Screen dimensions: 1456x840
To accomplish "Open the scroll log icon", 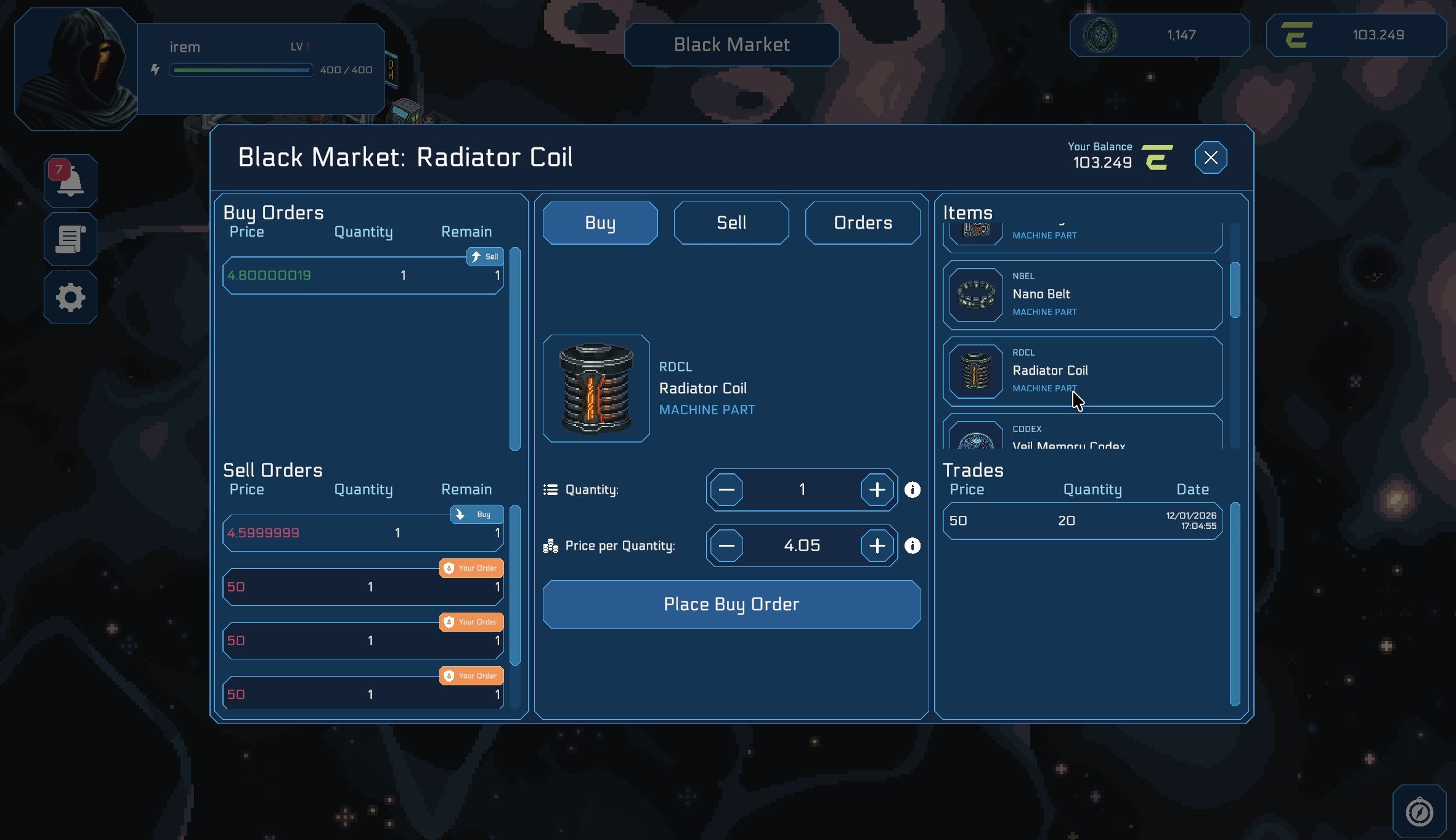I will pos(70,239).
